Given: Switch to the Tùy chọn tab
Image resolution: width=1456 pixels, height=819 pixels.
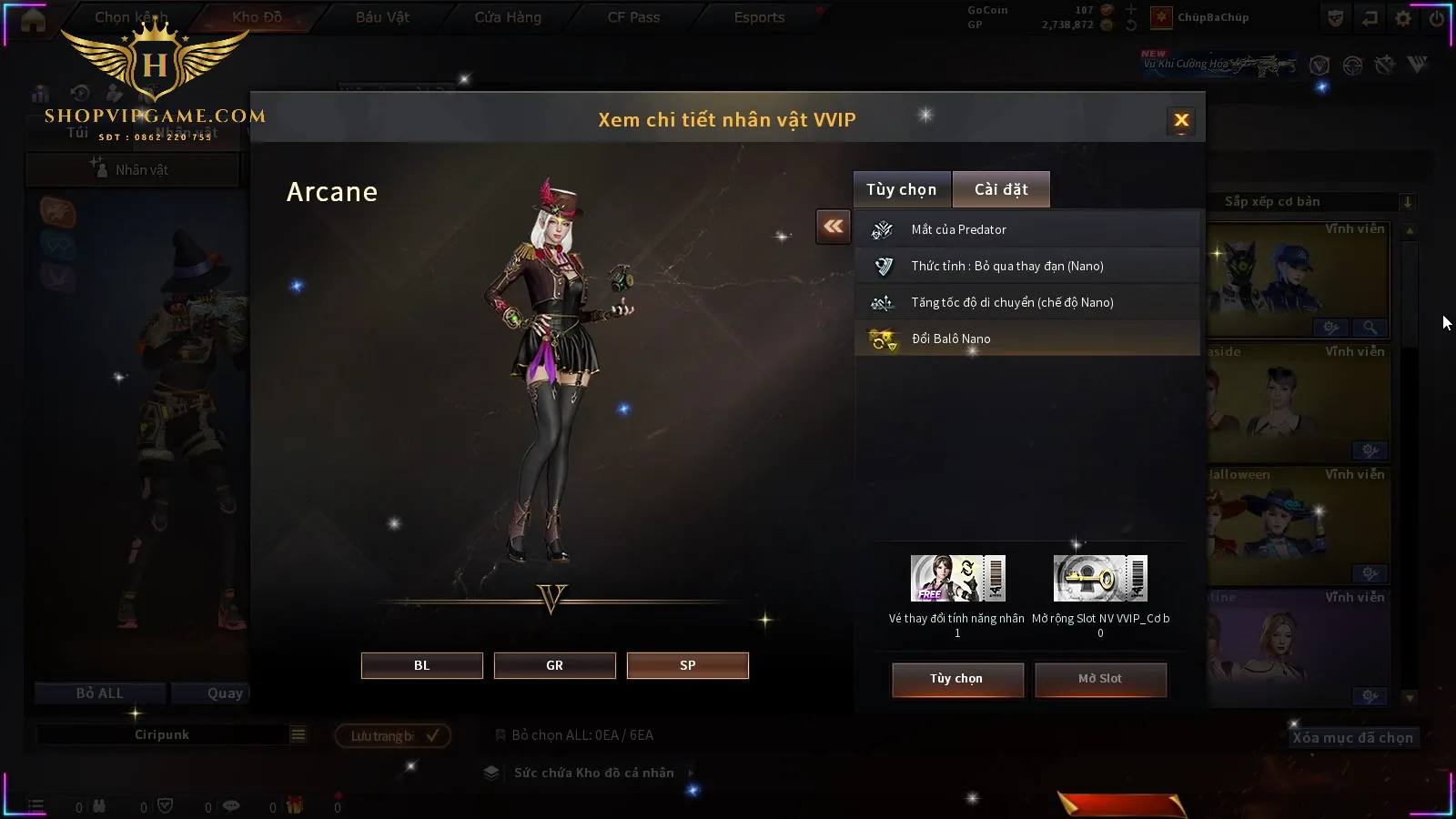Looking at the screenshot, I should tap(901, 189).
